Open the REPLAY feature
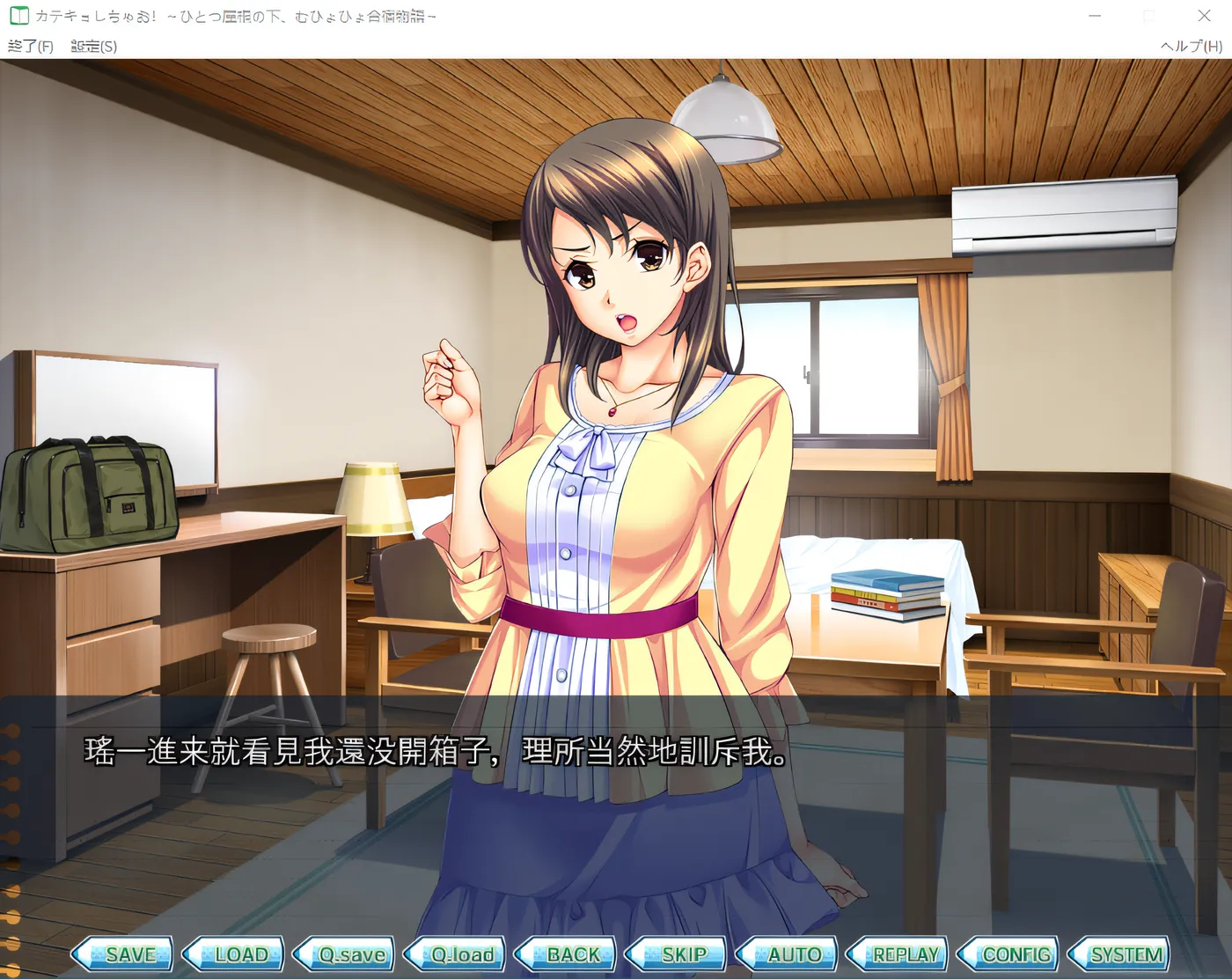 click(904, 954)
